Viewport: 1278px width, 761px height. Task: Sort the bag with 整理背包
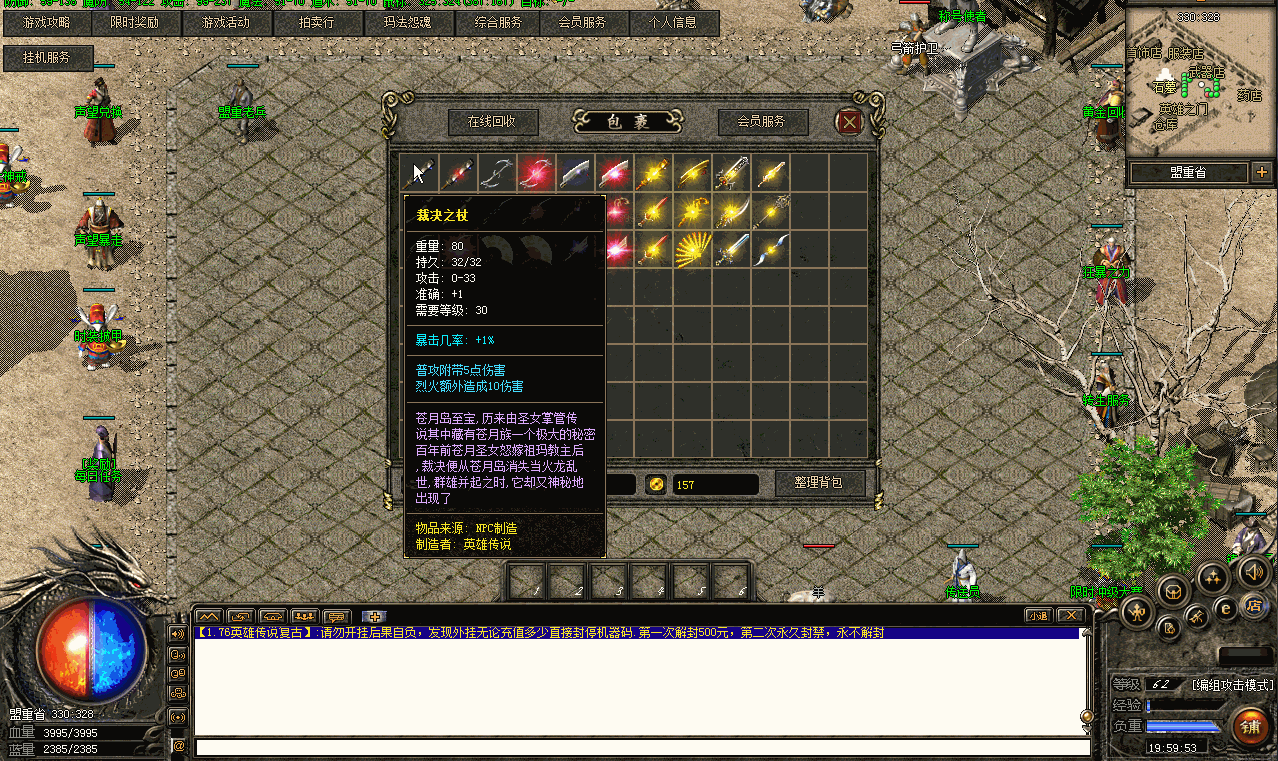tap(818, 483)
